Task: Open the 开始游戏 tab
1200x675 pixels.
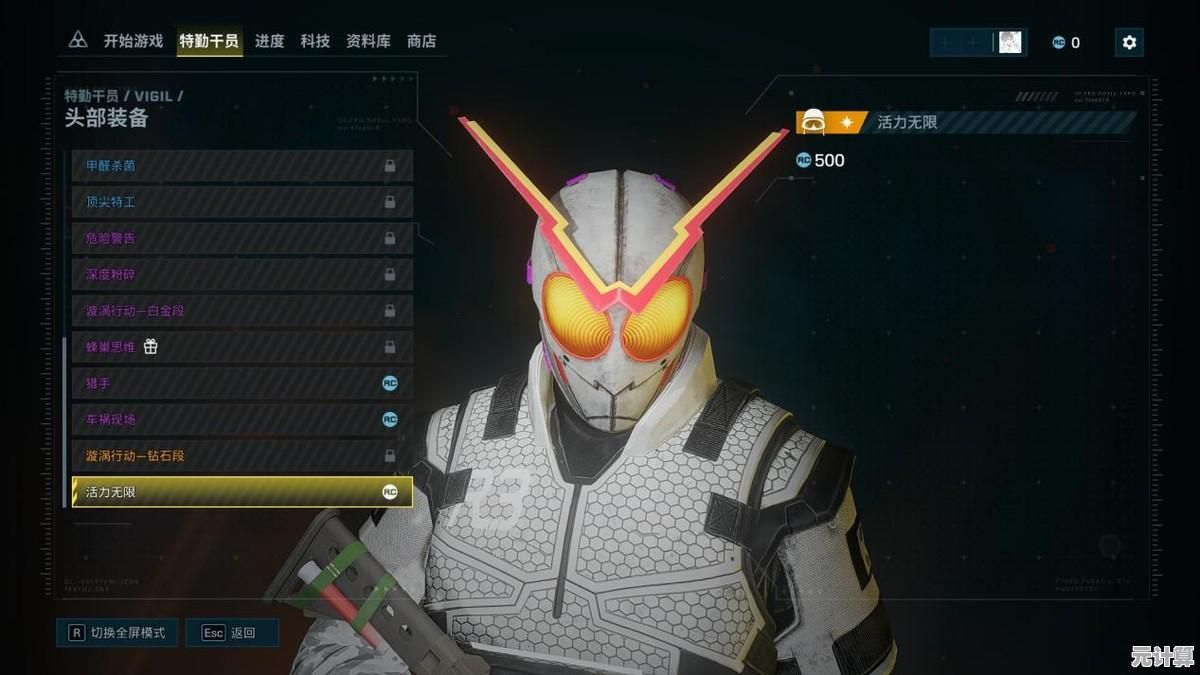Action: [x=133, y=41]
